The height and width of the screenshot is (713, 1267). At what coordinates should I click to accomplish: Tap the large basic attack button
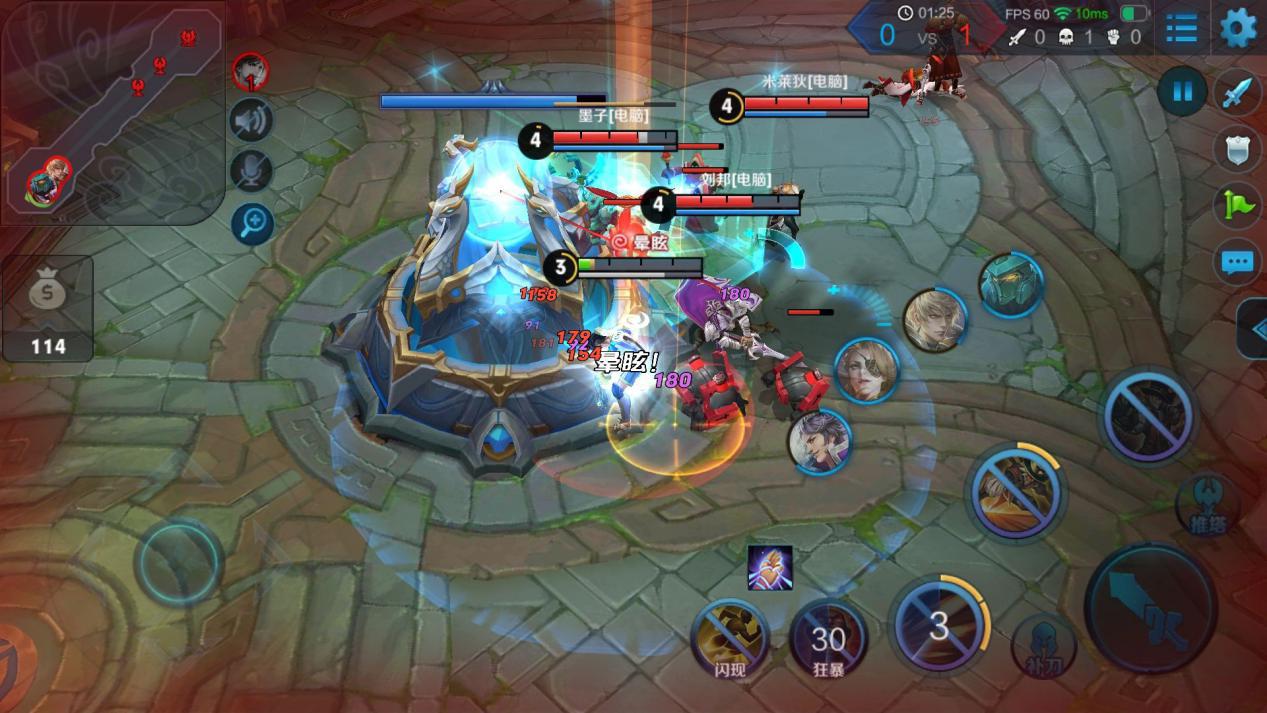click(x=1150, y=609)
